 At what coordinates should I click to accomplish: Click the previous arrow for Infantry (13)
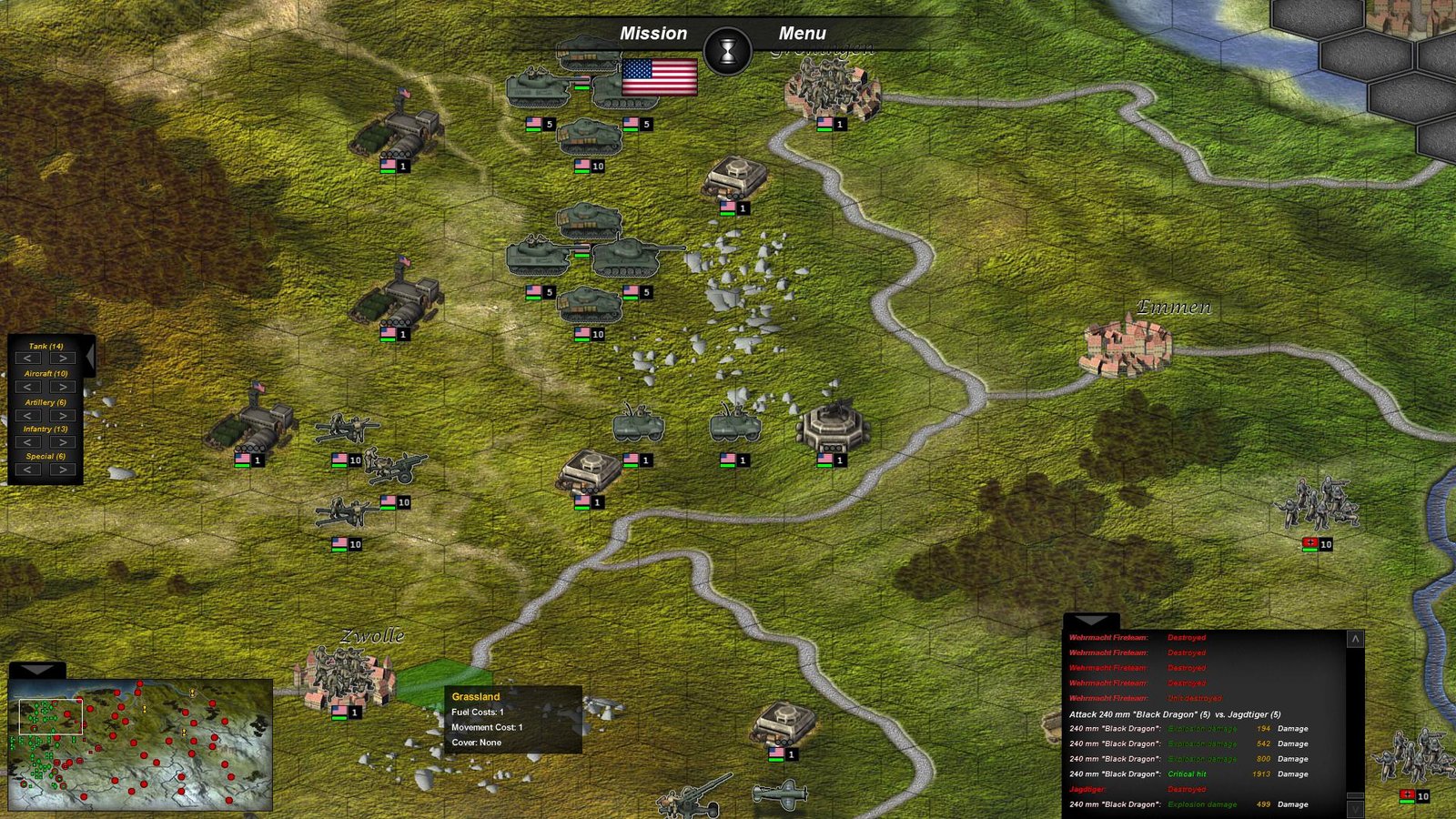29,441
